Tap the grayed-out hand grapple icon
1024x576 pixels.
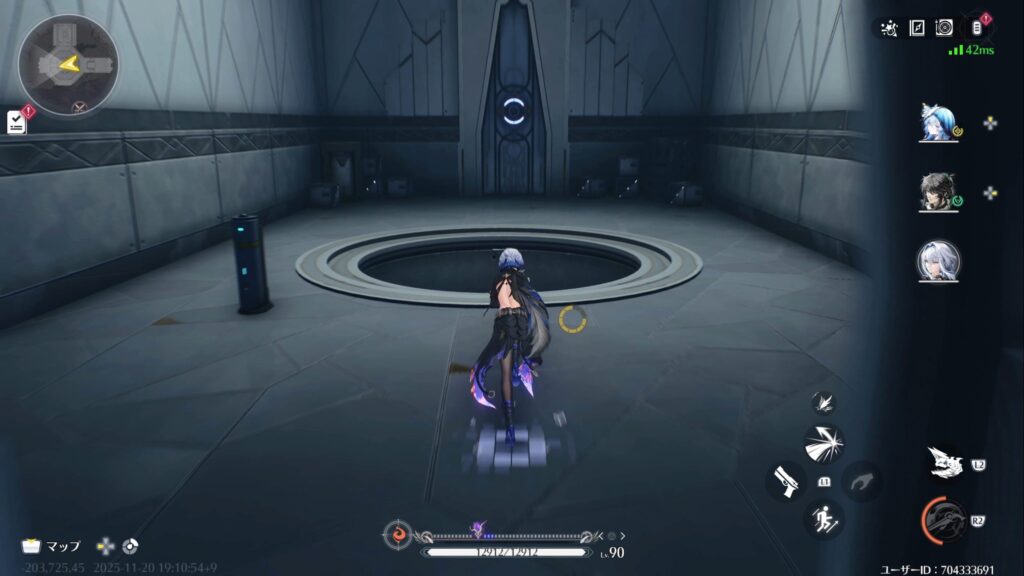pyautogui.click(x=860, y=481)
